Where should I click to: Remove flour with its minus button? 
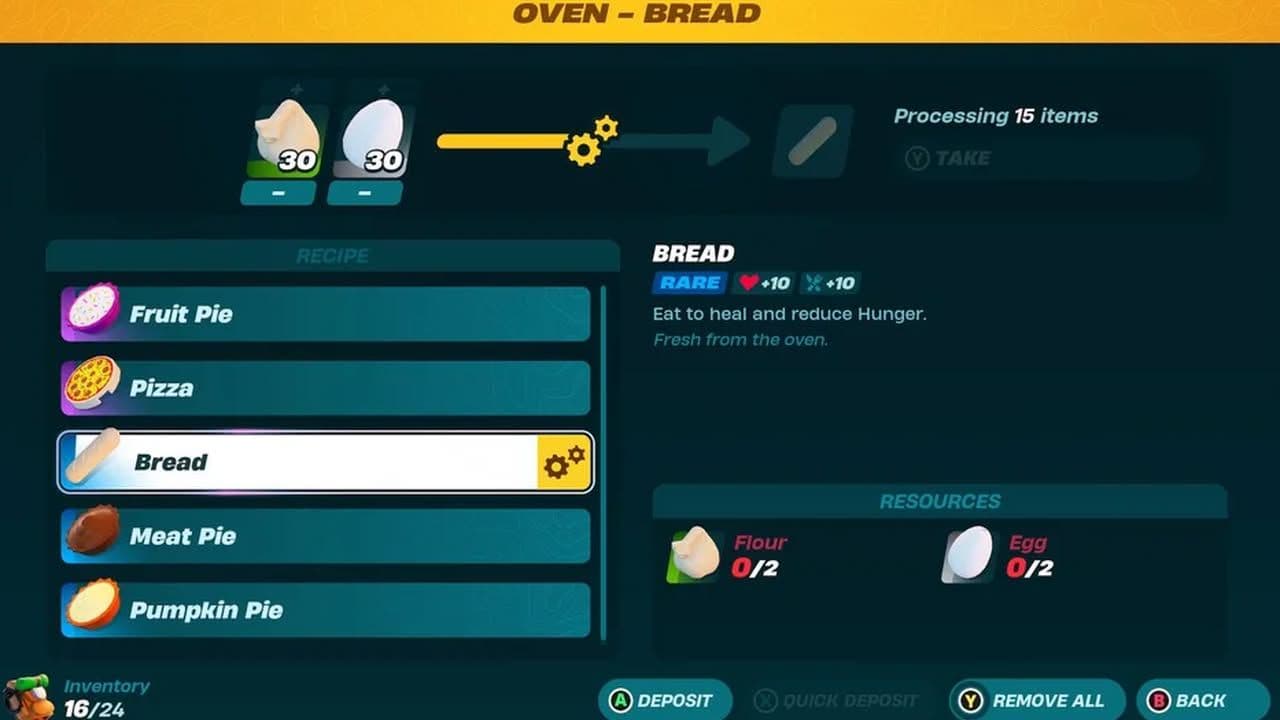click(278, 193)
